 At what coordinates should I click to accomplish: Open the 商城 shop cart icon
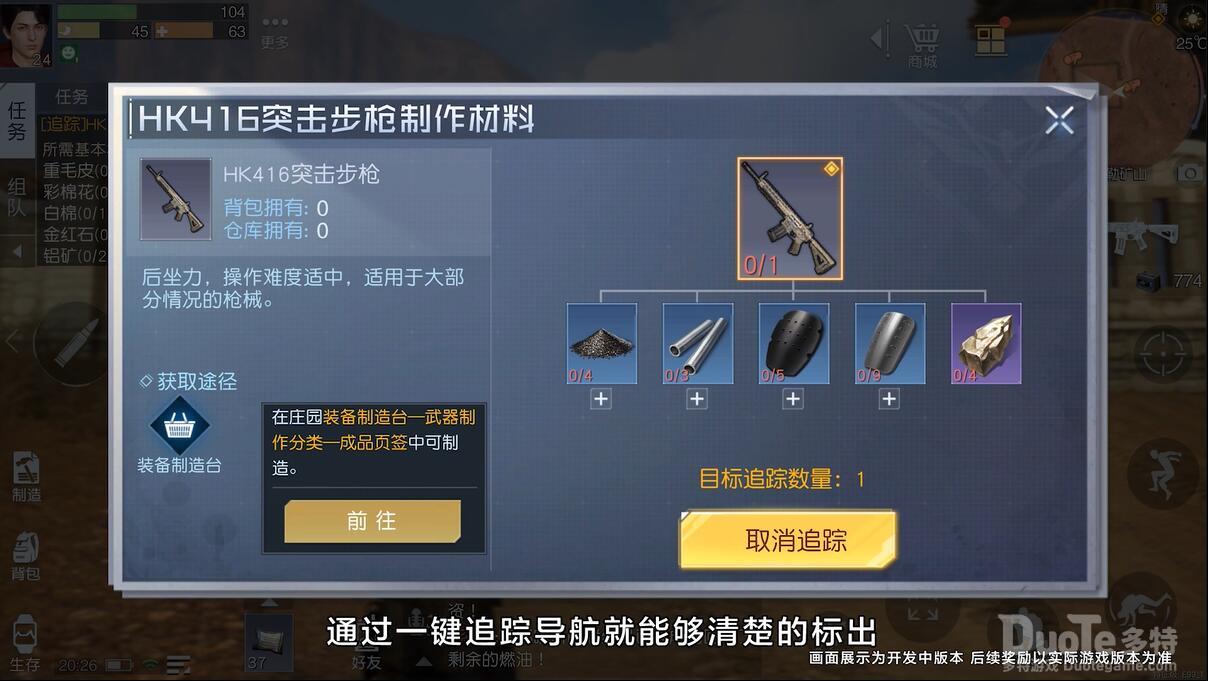pyautogui.click(x=922, y=42)
